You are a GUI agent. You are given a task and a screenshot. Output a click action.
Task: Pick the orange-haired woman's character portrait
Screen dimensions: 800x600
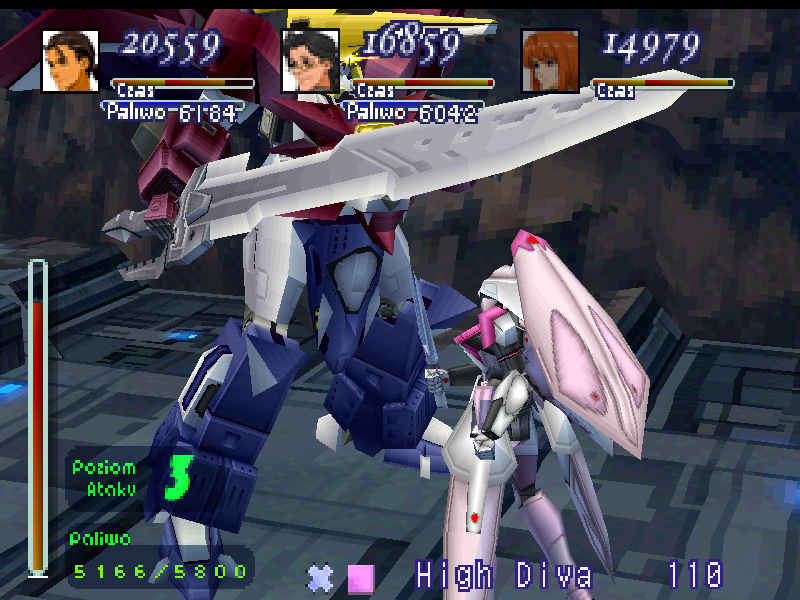550,61
